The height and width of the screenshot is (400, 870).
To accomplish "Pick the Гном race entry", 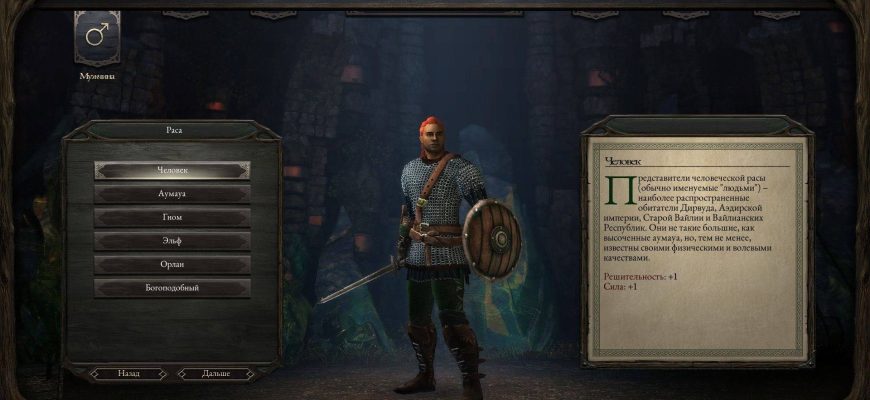I will (172, 217).
